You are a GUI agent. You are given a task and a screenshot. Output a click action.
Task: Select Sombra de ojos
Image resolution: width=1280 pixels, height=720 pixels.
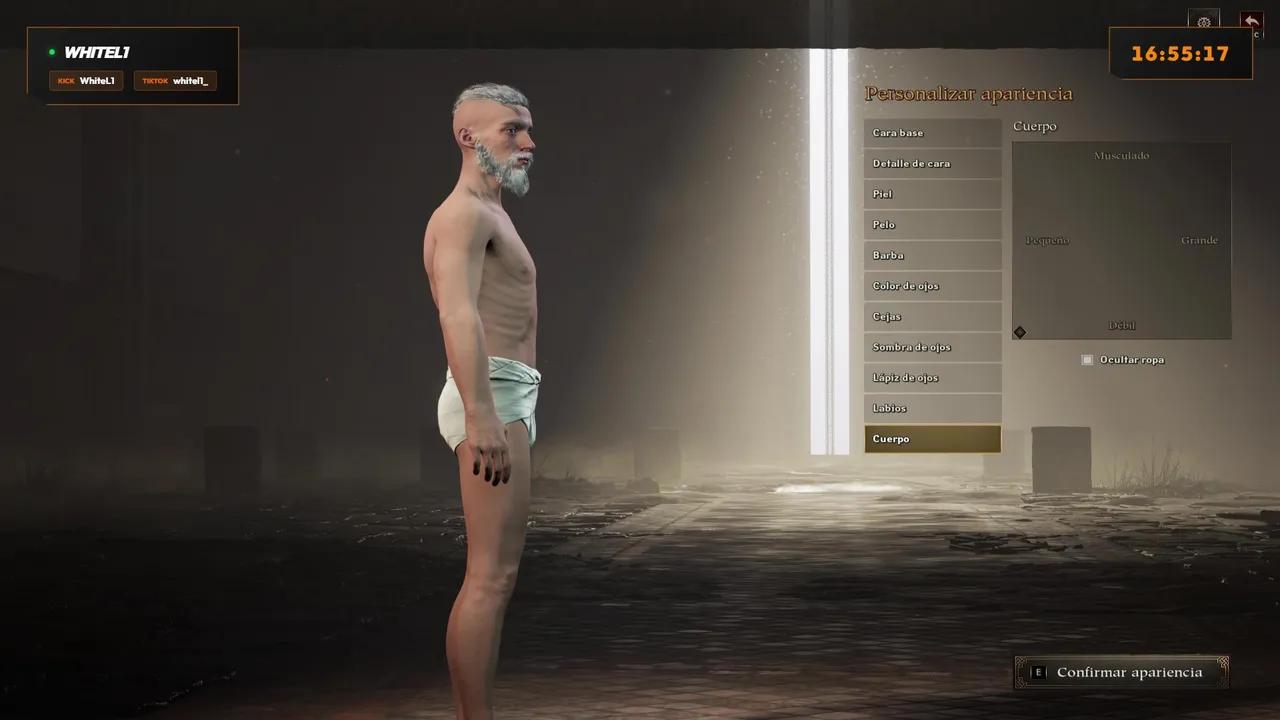(x=932, y=347)
